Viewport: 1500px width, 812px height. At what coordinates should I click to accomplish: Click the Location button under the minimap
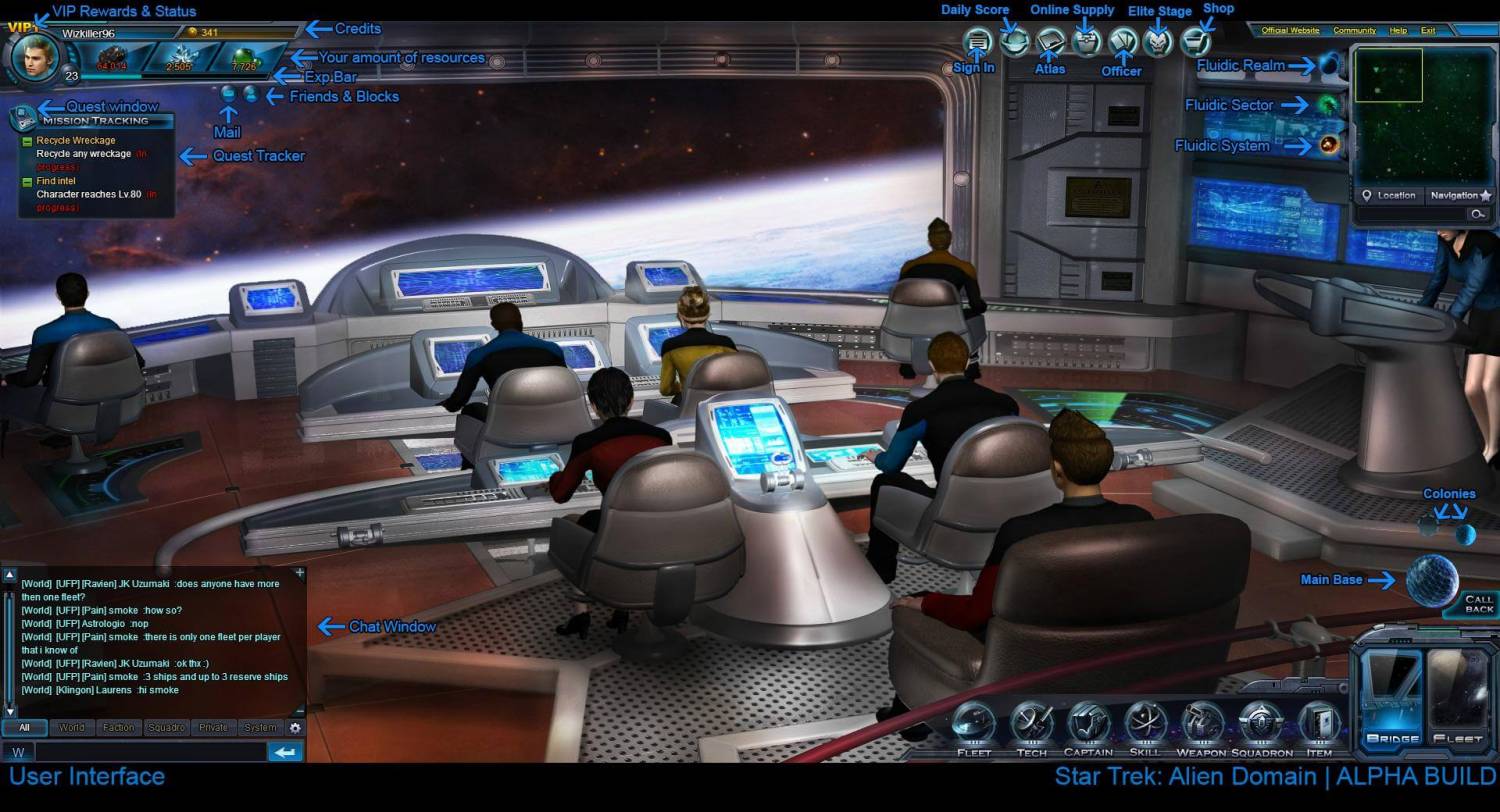tap(1390, 196)
